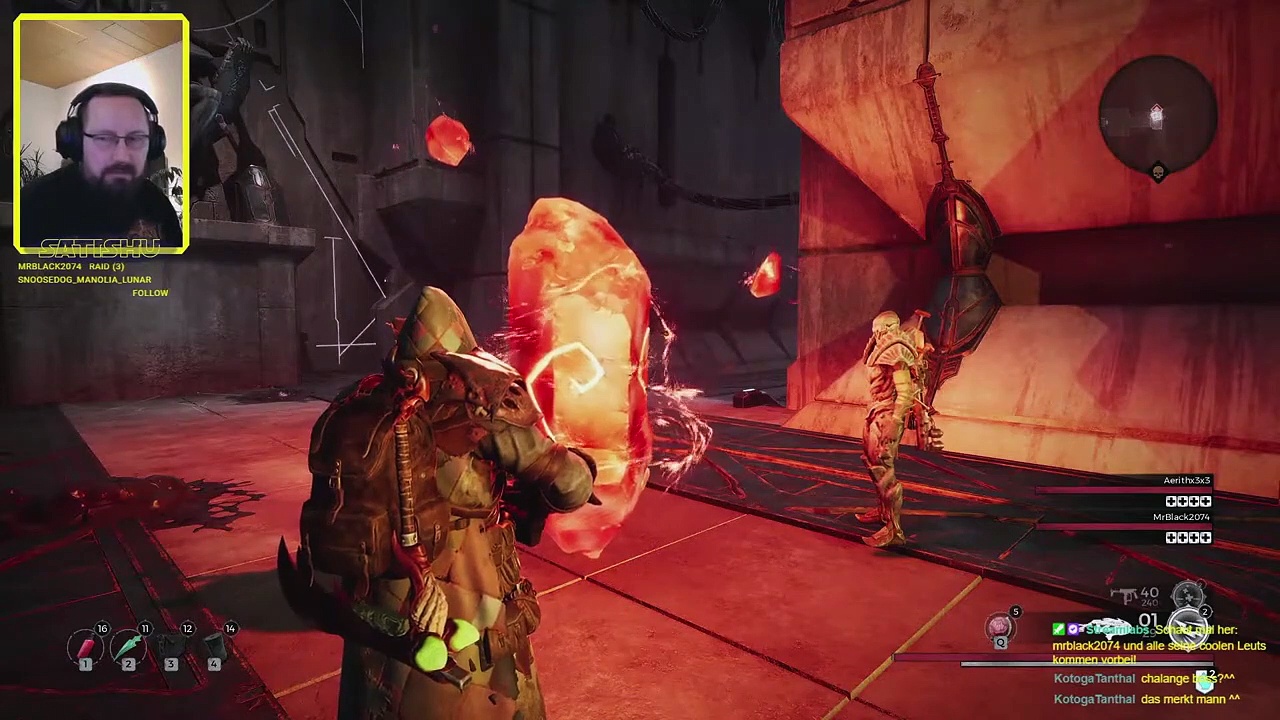Select teammate Aerithx3x3 in the party list
Screen dimensions: 1280x720
click(1186, 481)
